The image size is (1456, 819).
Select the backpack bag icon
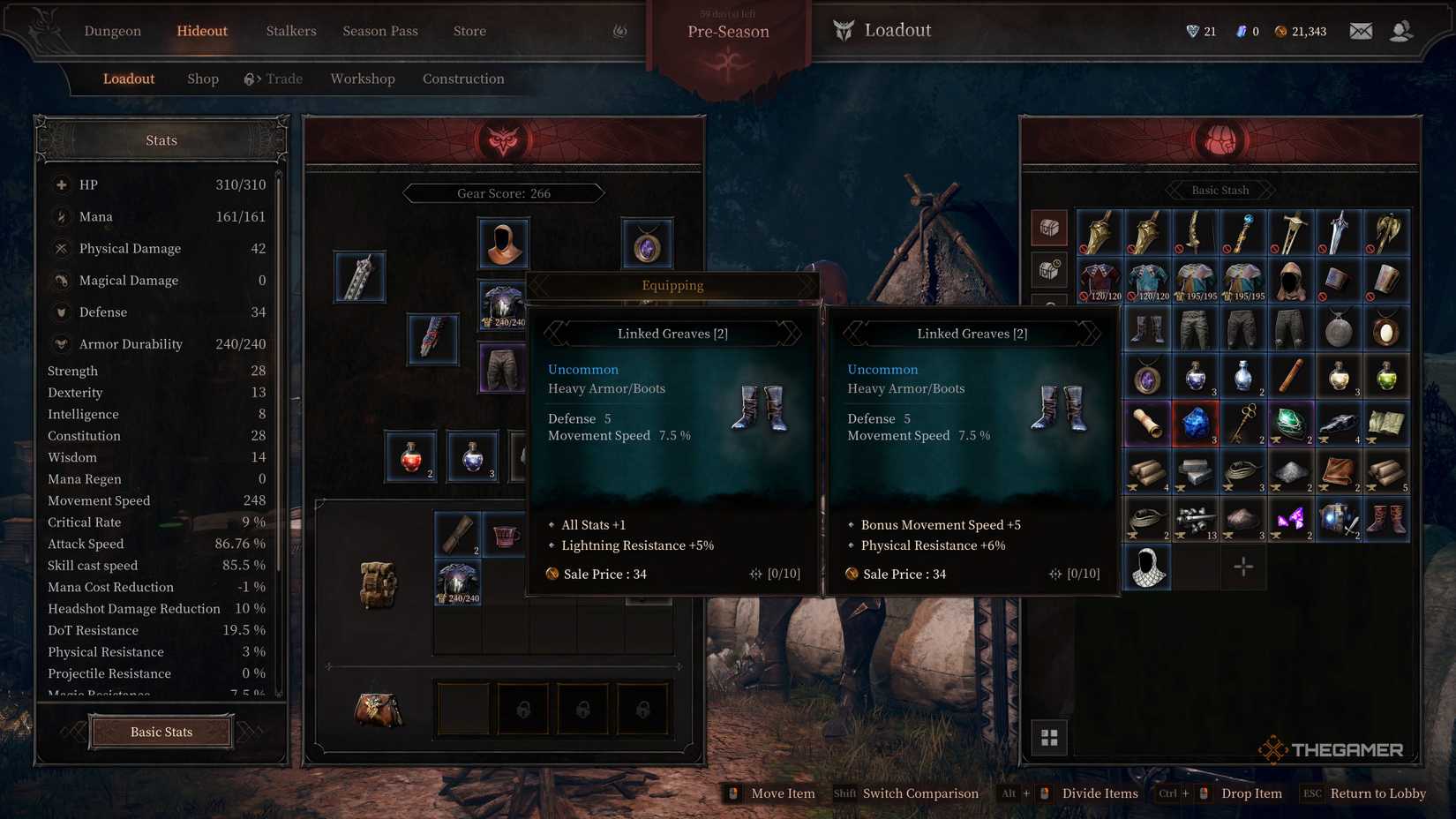[378, 583]
